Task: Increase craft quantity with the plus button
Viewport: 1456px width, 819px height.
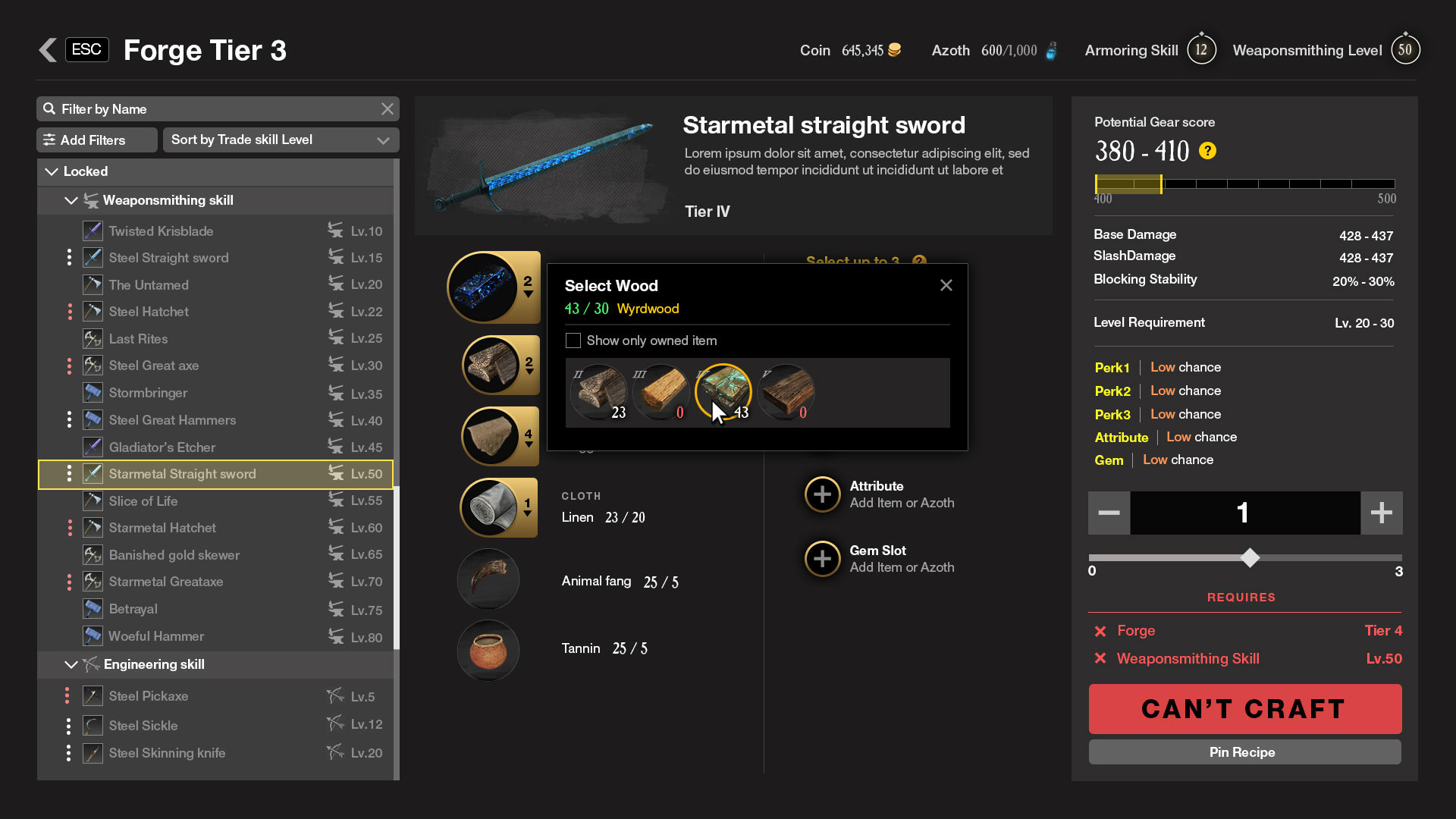Action: point(1381,513)
